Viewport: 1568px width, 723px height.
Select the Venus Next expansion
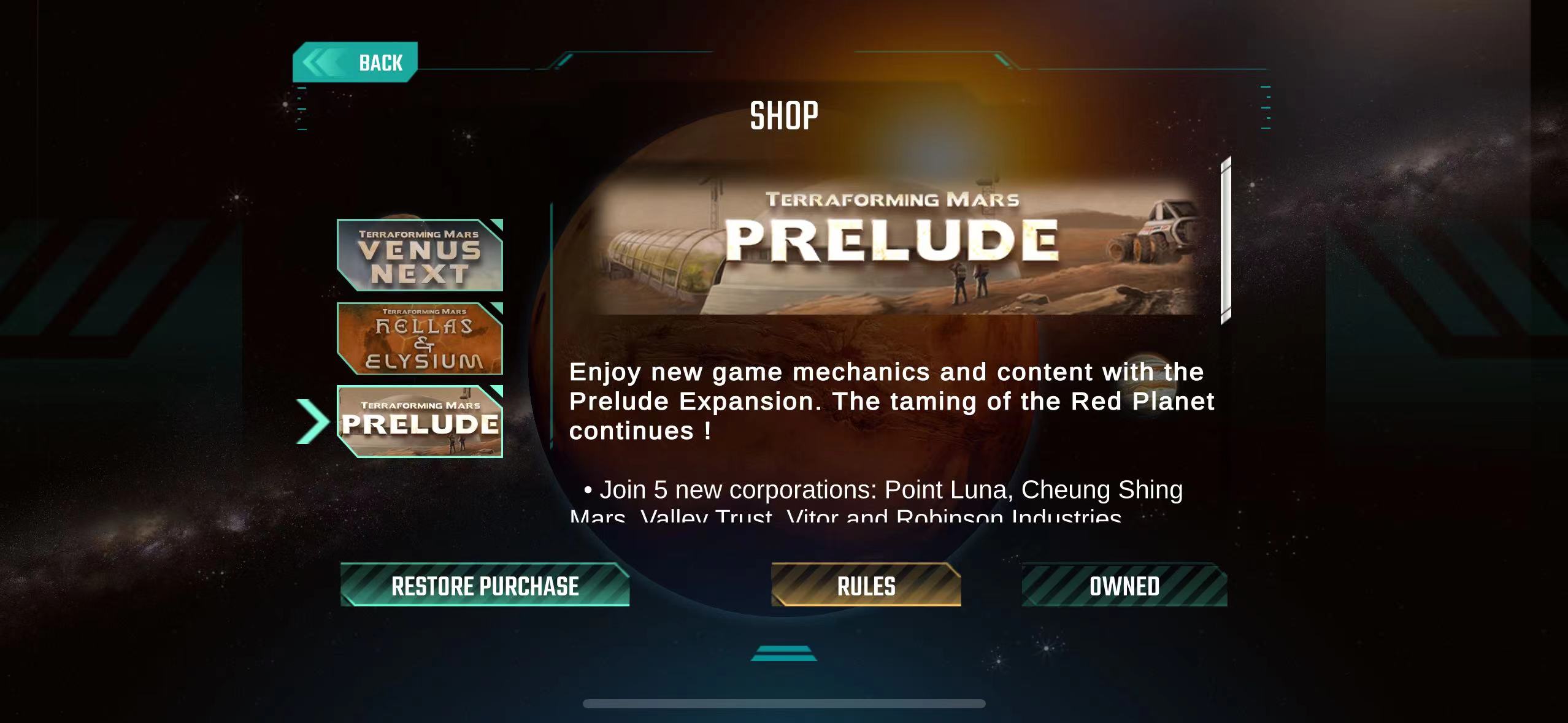coord(420,255)
